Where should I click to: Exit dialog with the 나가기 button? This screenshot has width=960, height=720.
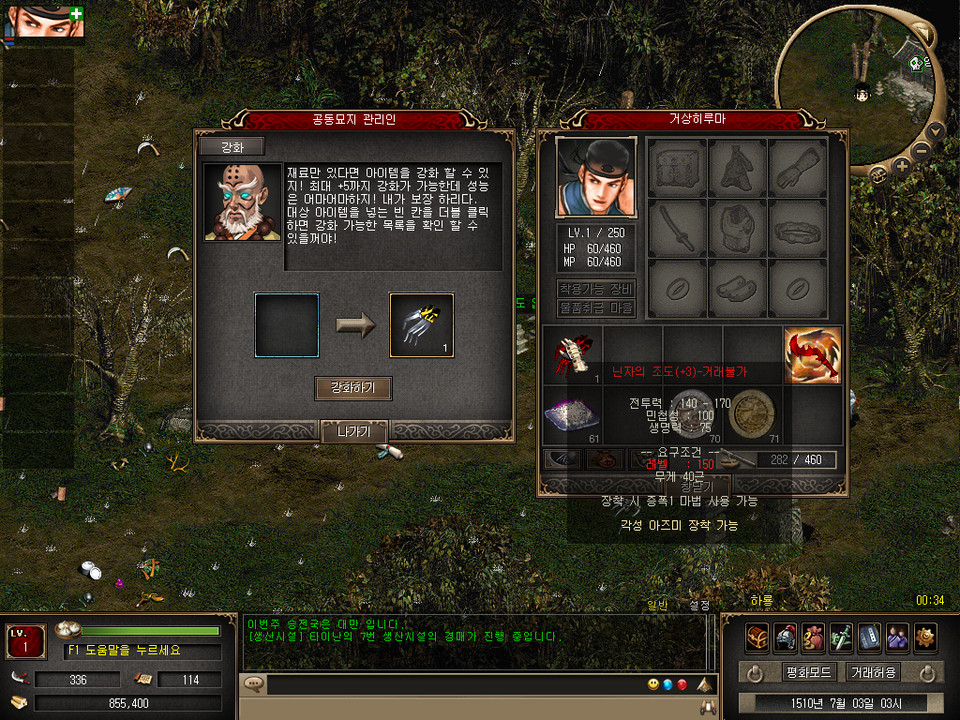click(x=353, y=431)
